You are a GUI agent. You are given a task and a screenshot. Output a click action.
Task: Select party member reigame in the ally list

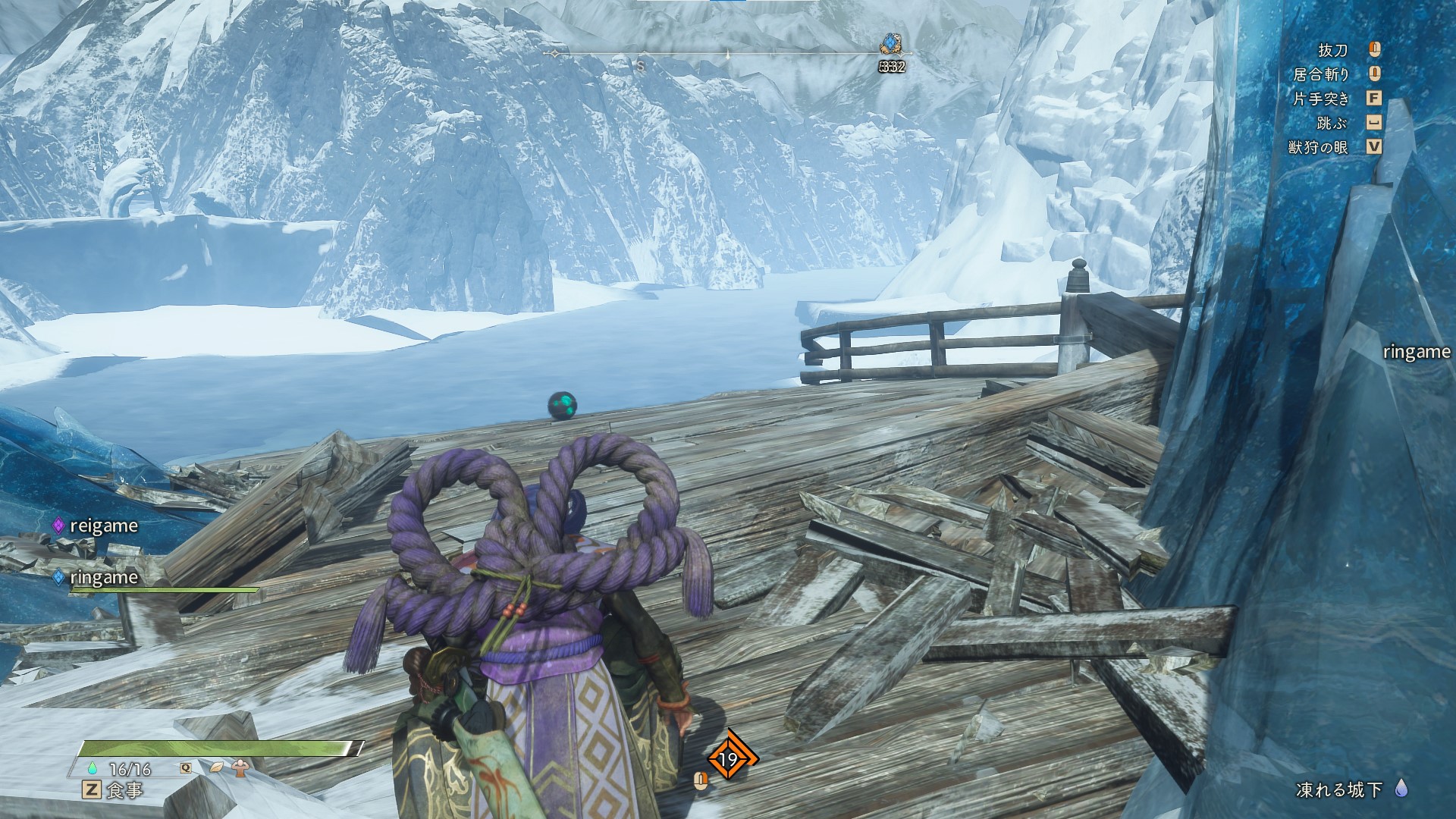(103, 526)
